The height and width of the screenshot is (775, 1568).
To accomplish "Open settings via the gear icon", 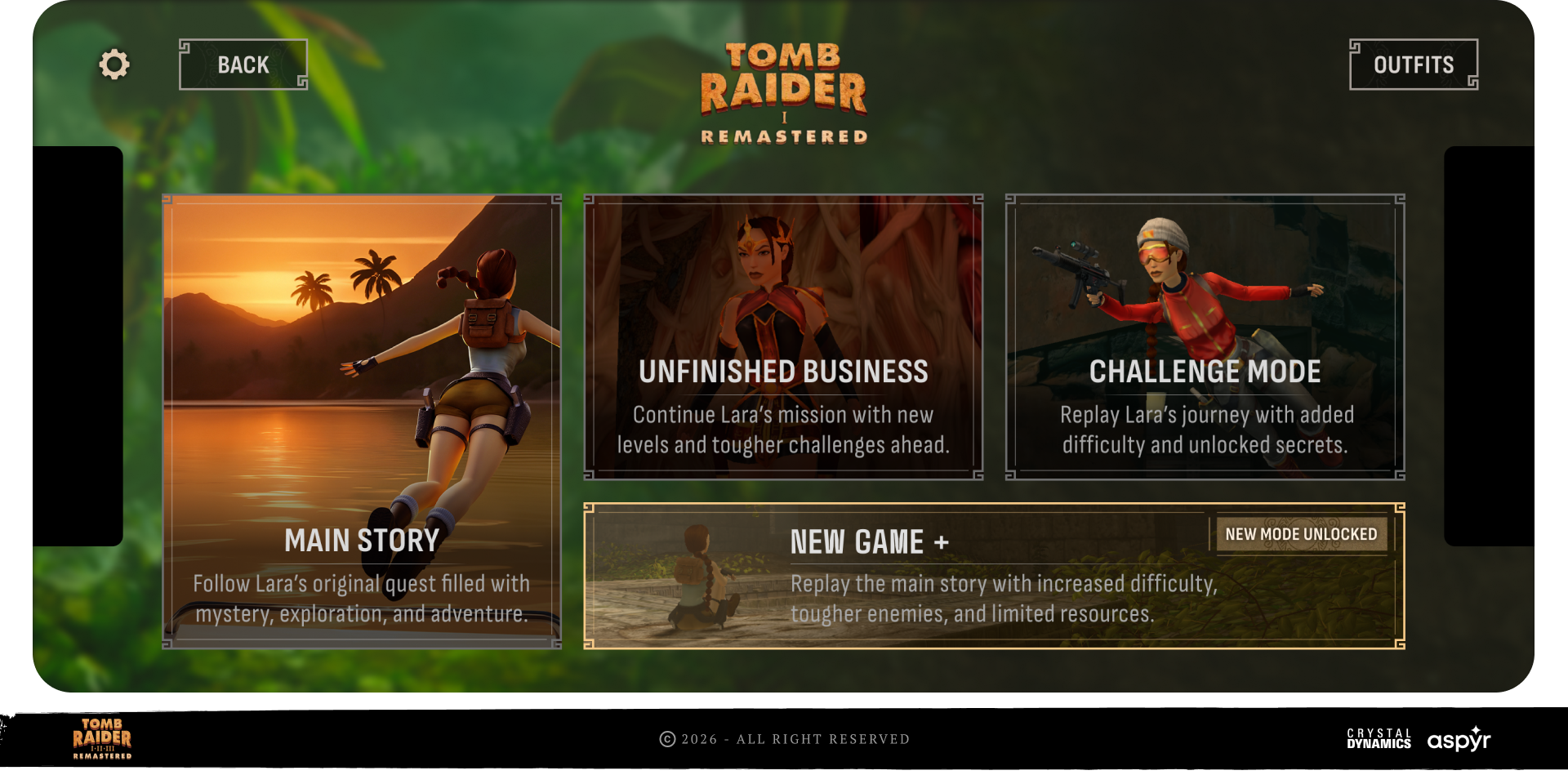I will point(114,65).
